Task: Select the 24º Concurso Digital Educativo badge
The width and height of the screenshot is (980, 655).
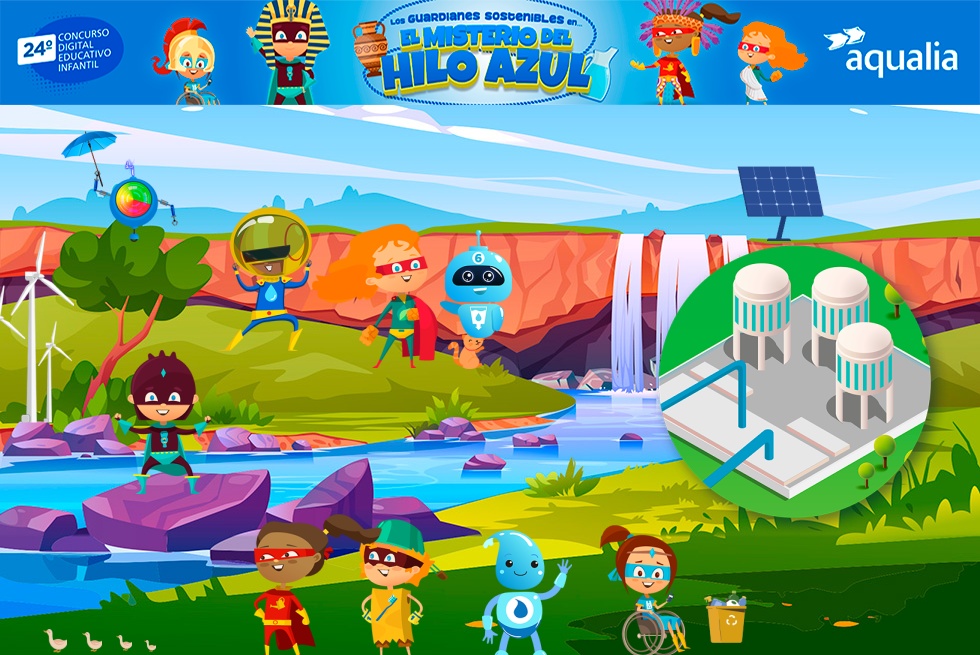Action: 70,50
